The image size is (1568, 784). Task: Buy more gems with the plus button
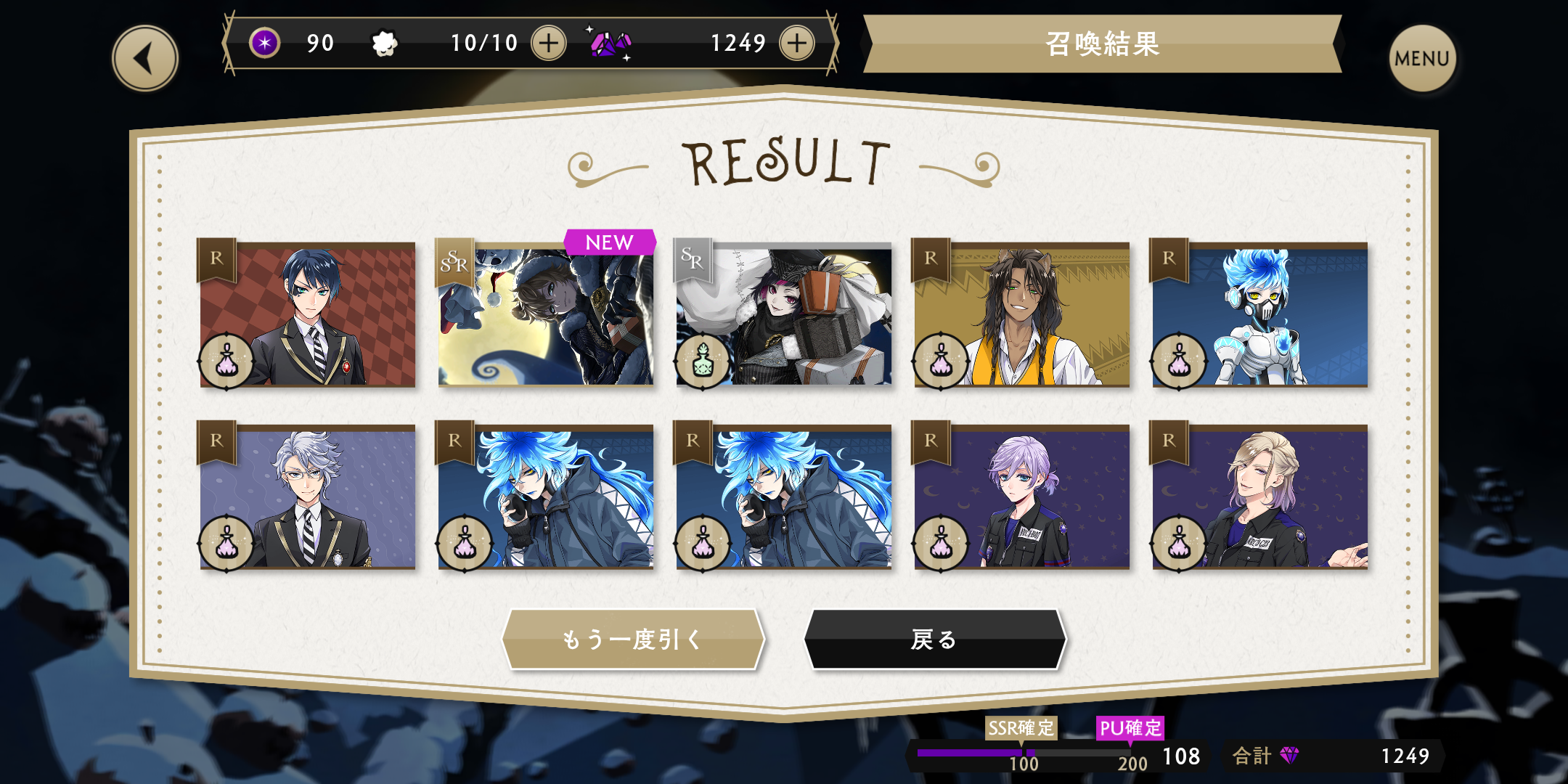pos(796,44)
